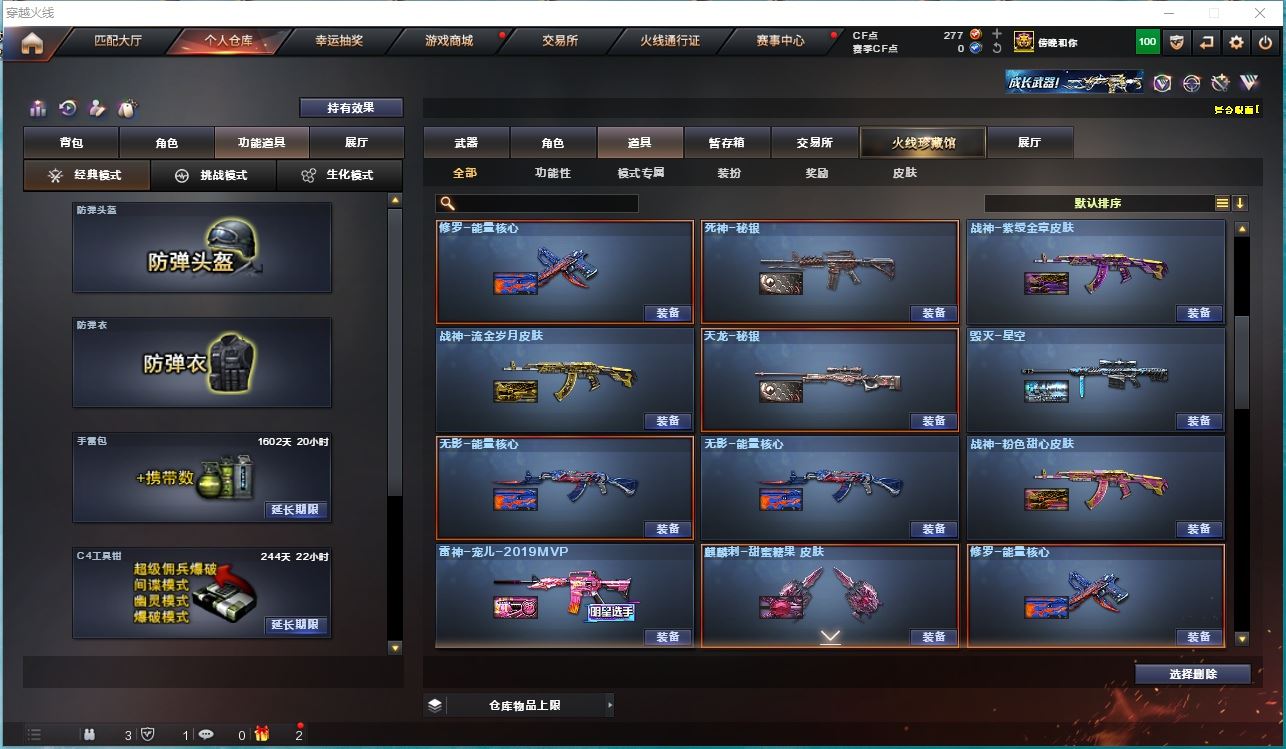Switch to the 背包 backpack tab

(71, 143)
